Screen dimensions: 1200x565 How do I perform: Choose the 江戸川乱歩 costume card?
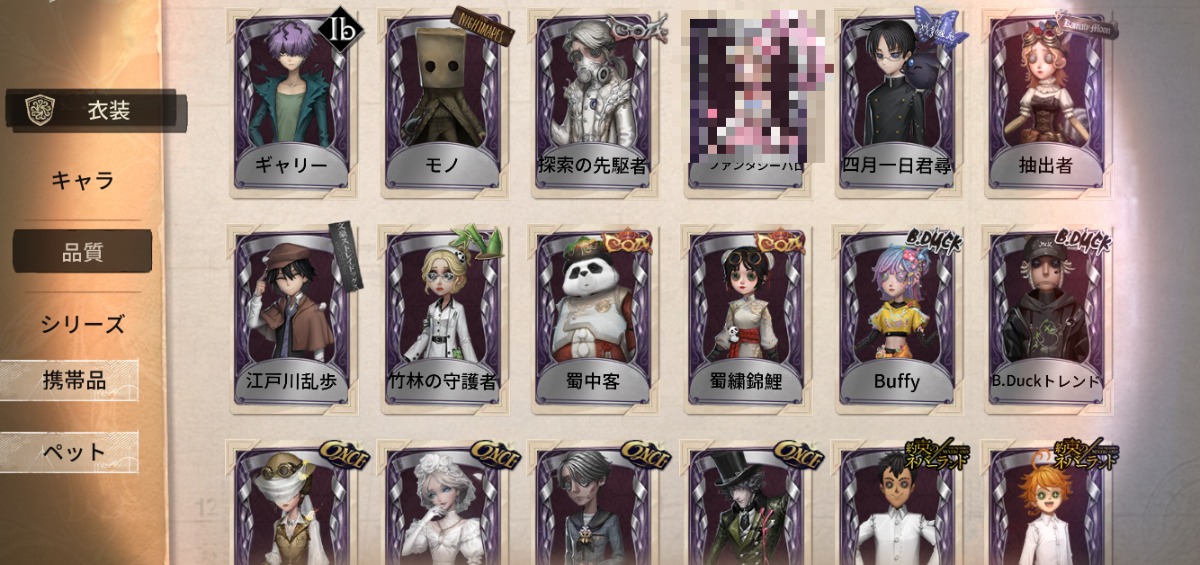[x=290, y=318]
